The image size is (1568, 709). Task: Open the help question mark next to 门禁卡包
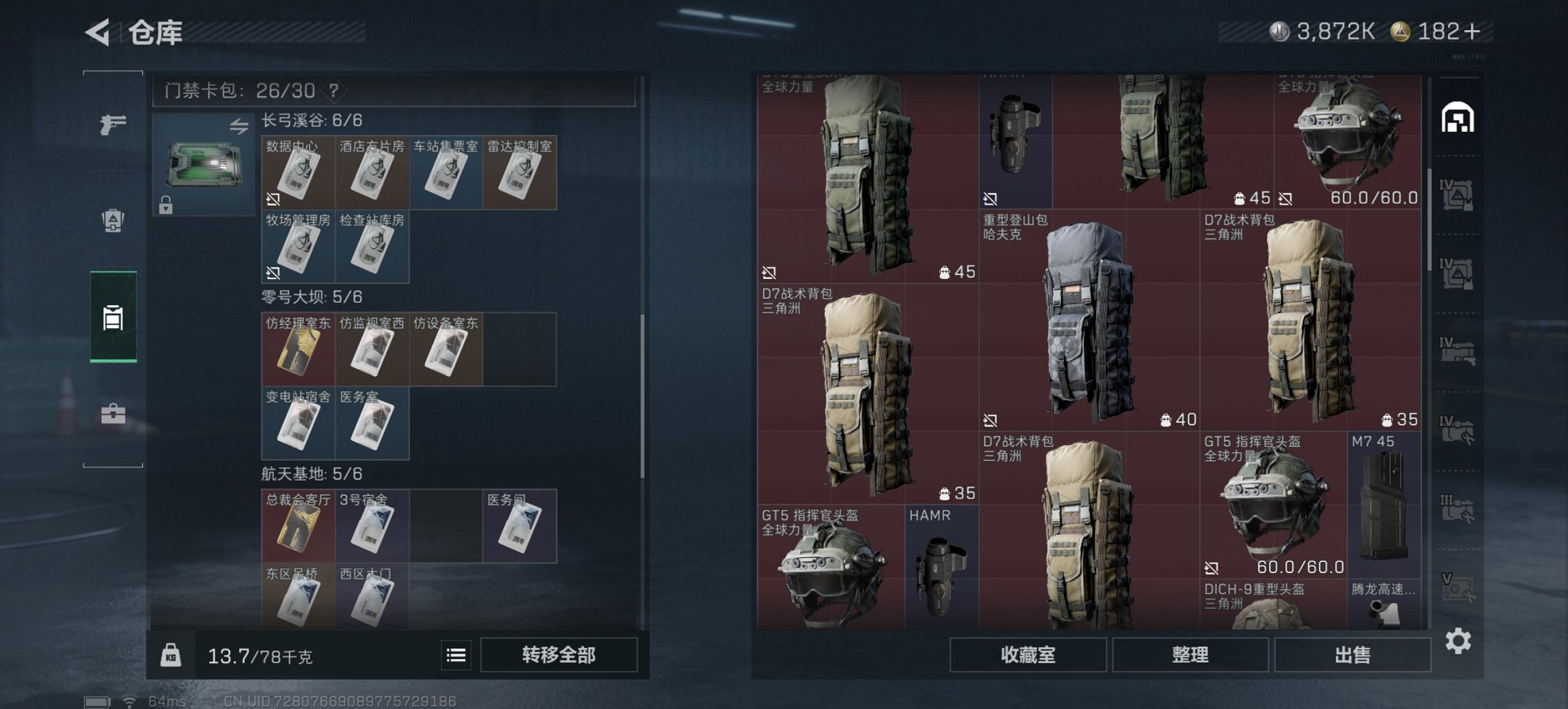click(333, 90)
